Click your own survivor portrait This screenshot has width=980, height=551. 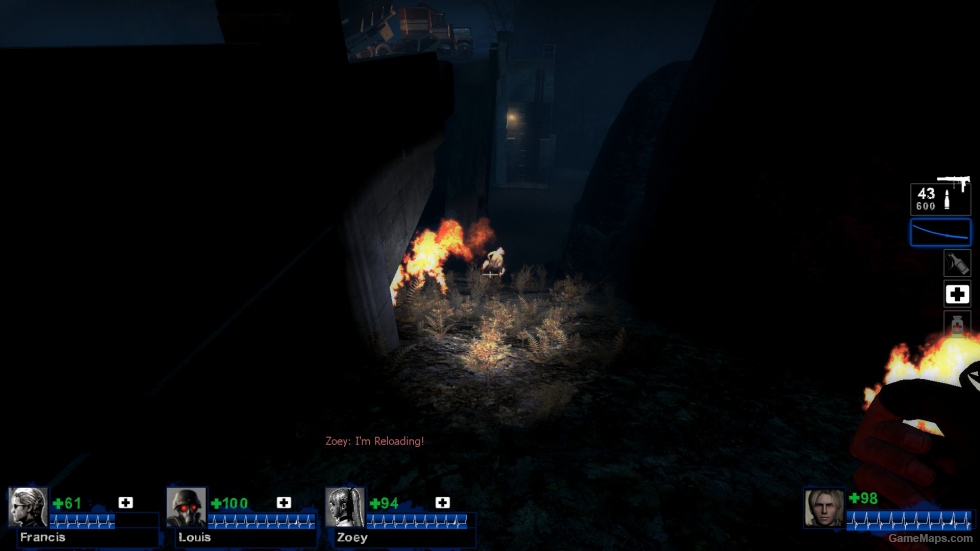coord(824,508)
